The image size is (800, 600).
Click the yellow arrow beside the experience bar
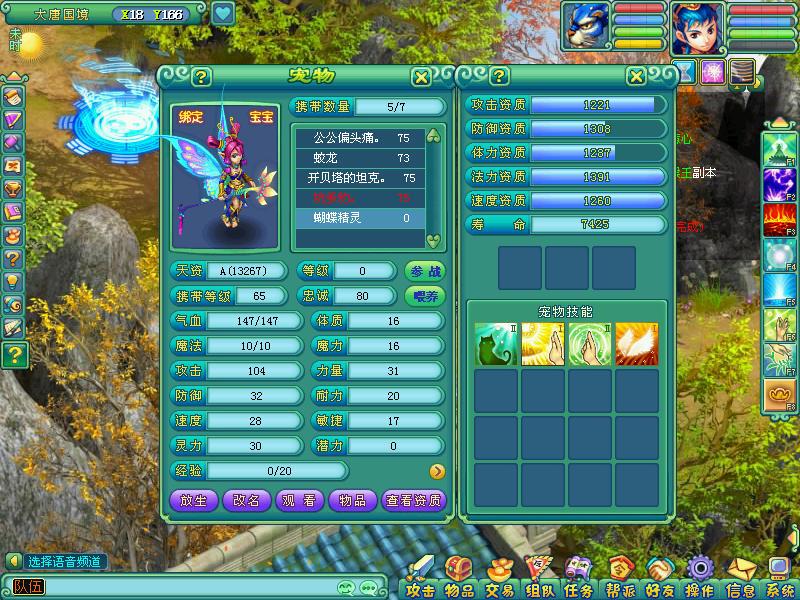click(437, 471)
